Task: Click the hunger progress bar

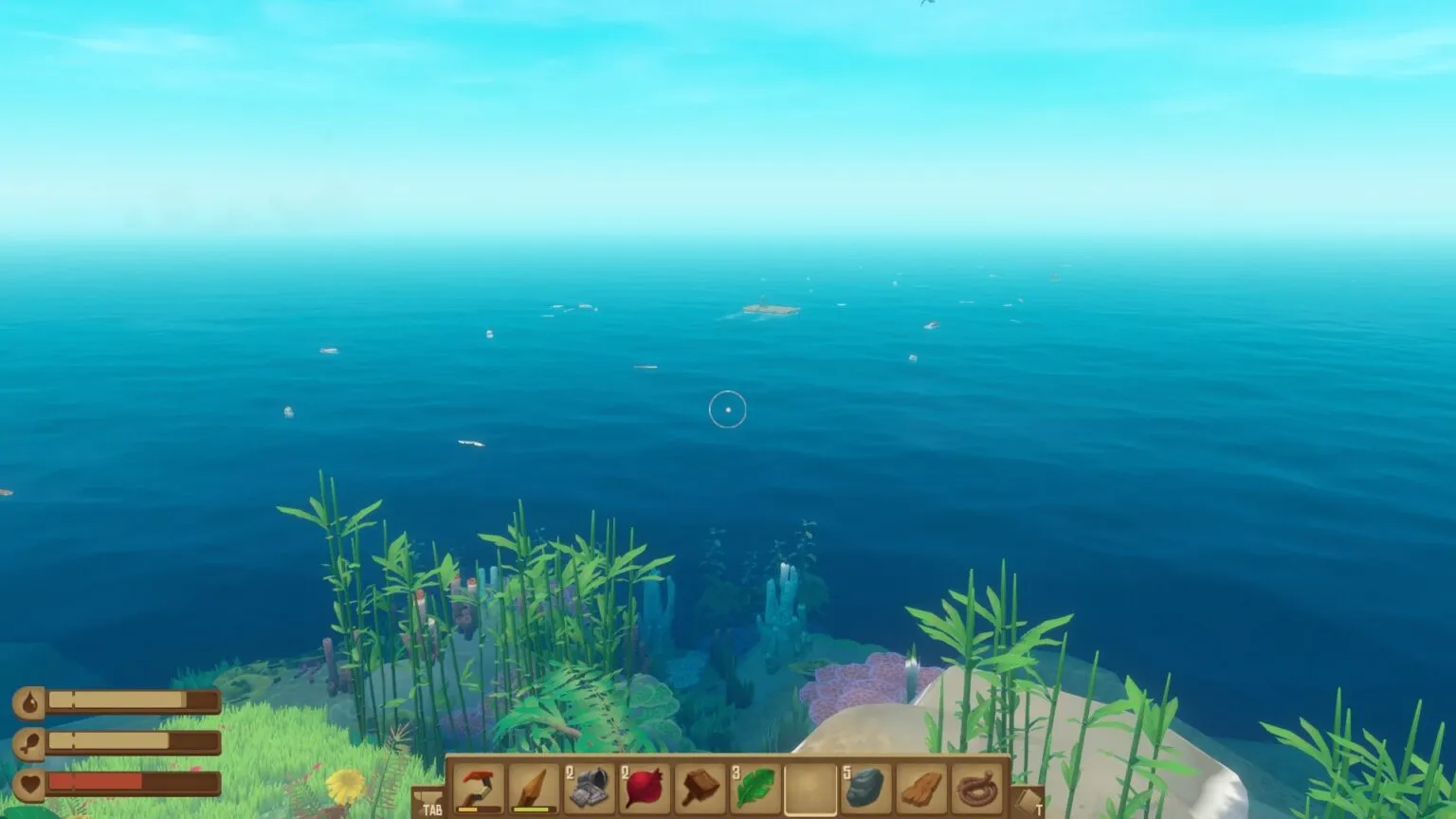Action: tap(133, 741)
